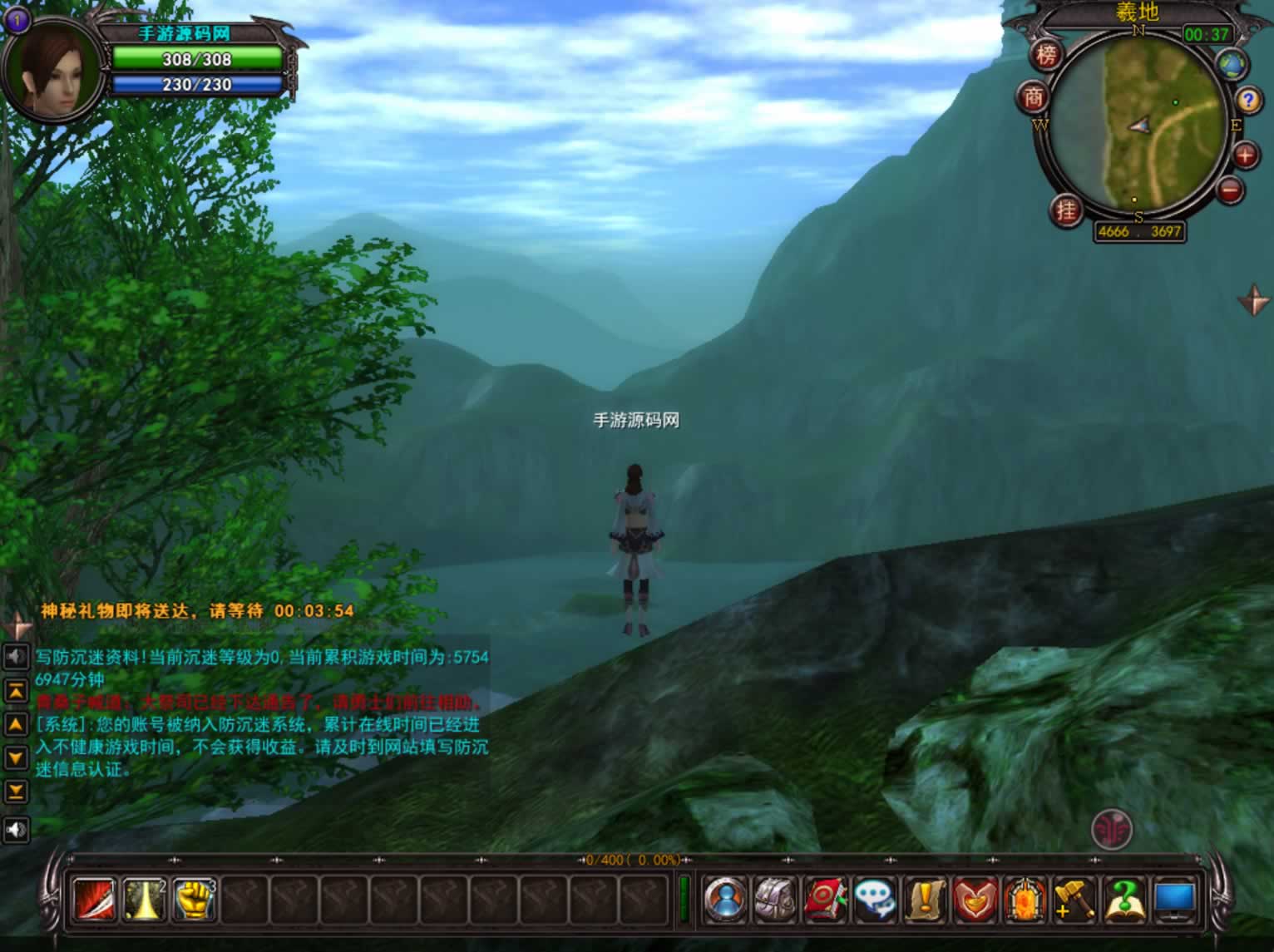Zoom out the minimap with minus button
Viewport: 1274px width, 952px height.
(1230, 190)
